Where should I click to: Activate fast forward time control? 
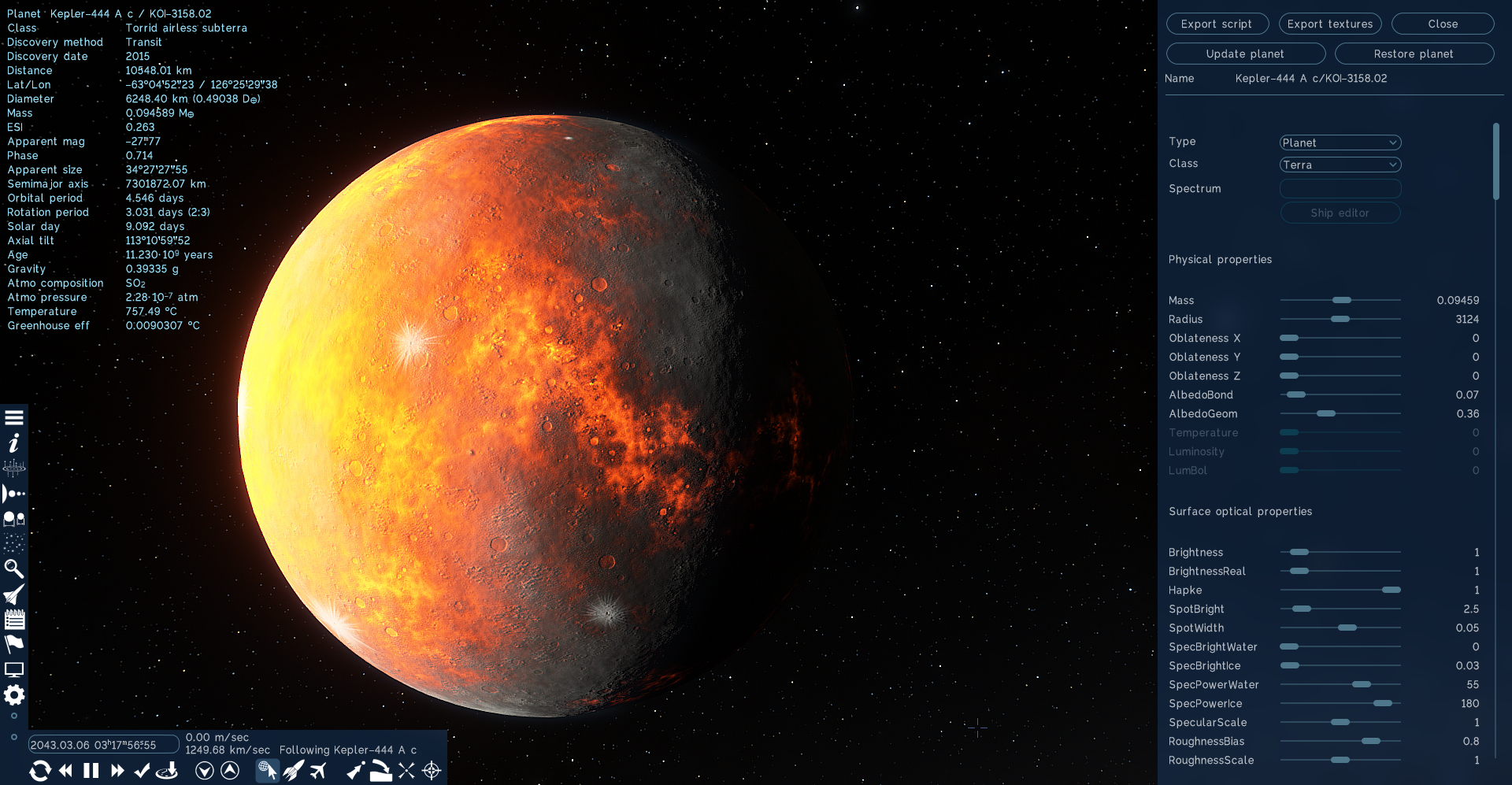pyautogui.click(x=117, y=771)
